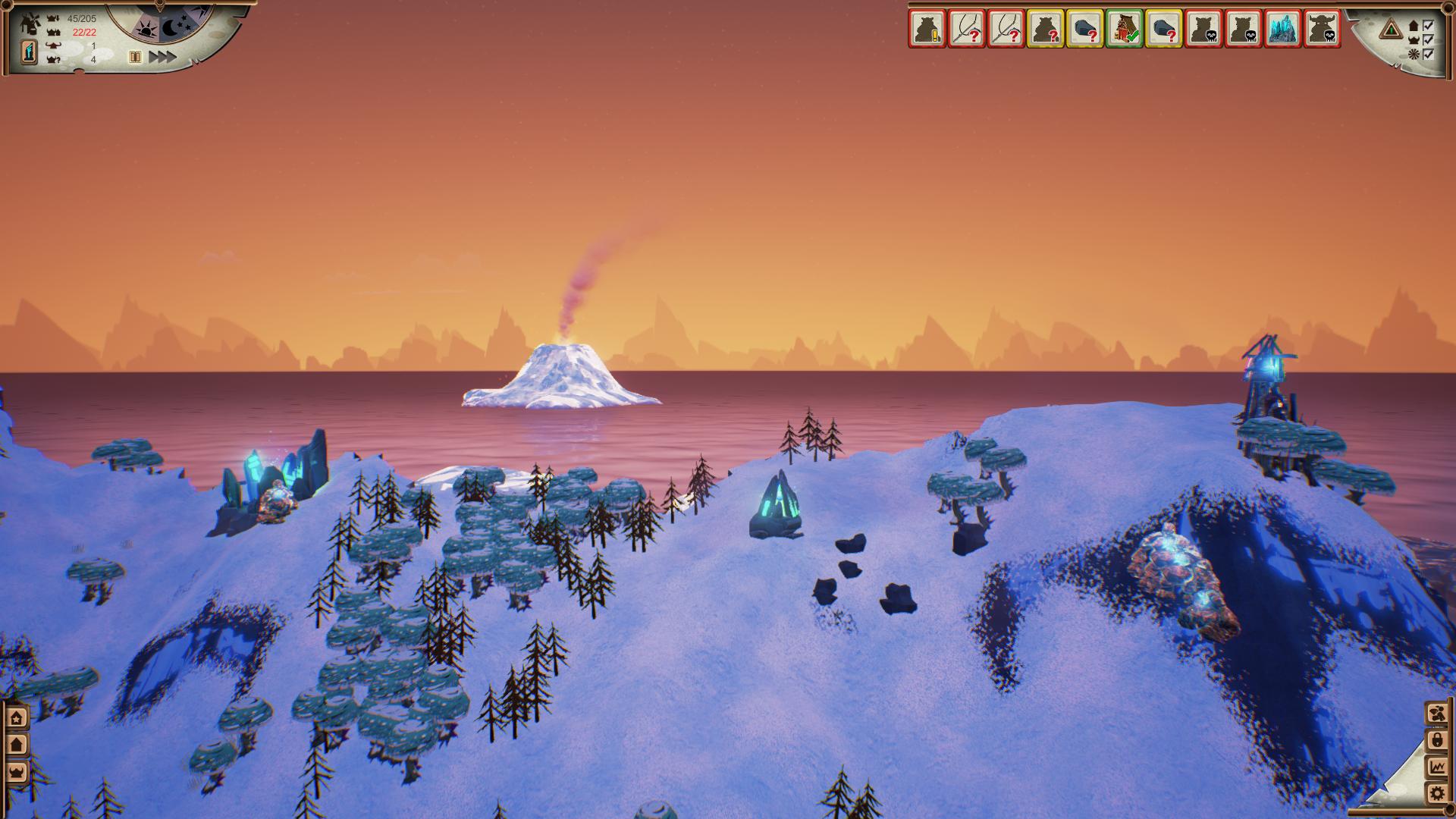
Task: Open the glowing crystal notification
Action: (1282, 30)
